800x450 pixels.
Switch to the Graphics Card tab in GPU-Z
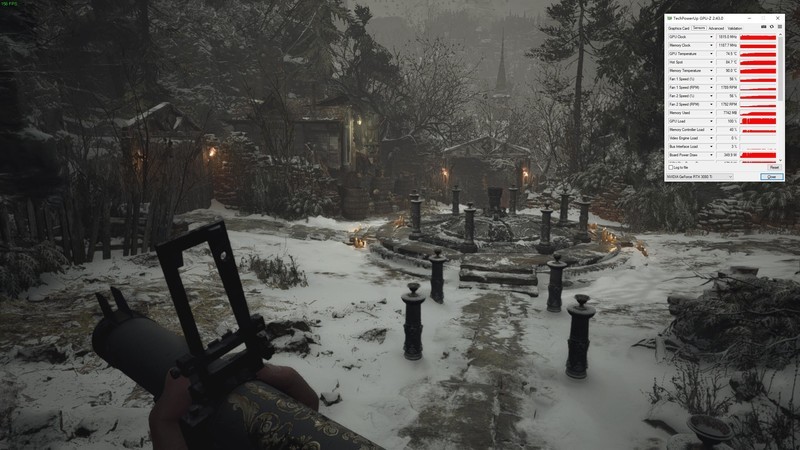679,29
